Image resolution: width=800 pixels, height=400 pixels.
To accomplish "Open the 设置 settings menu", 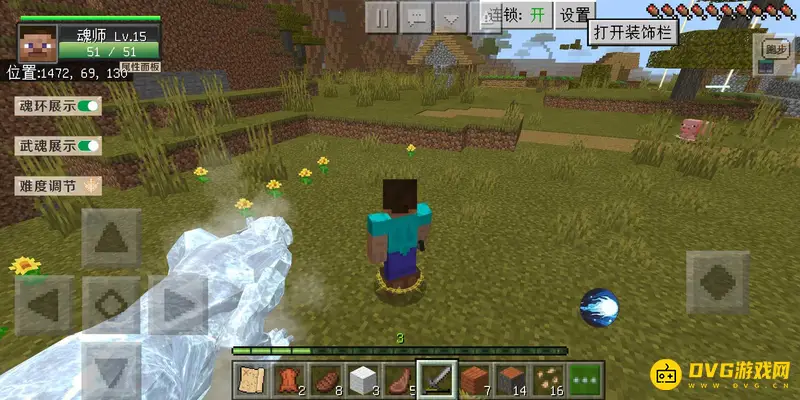I will [x=575, y=15].
